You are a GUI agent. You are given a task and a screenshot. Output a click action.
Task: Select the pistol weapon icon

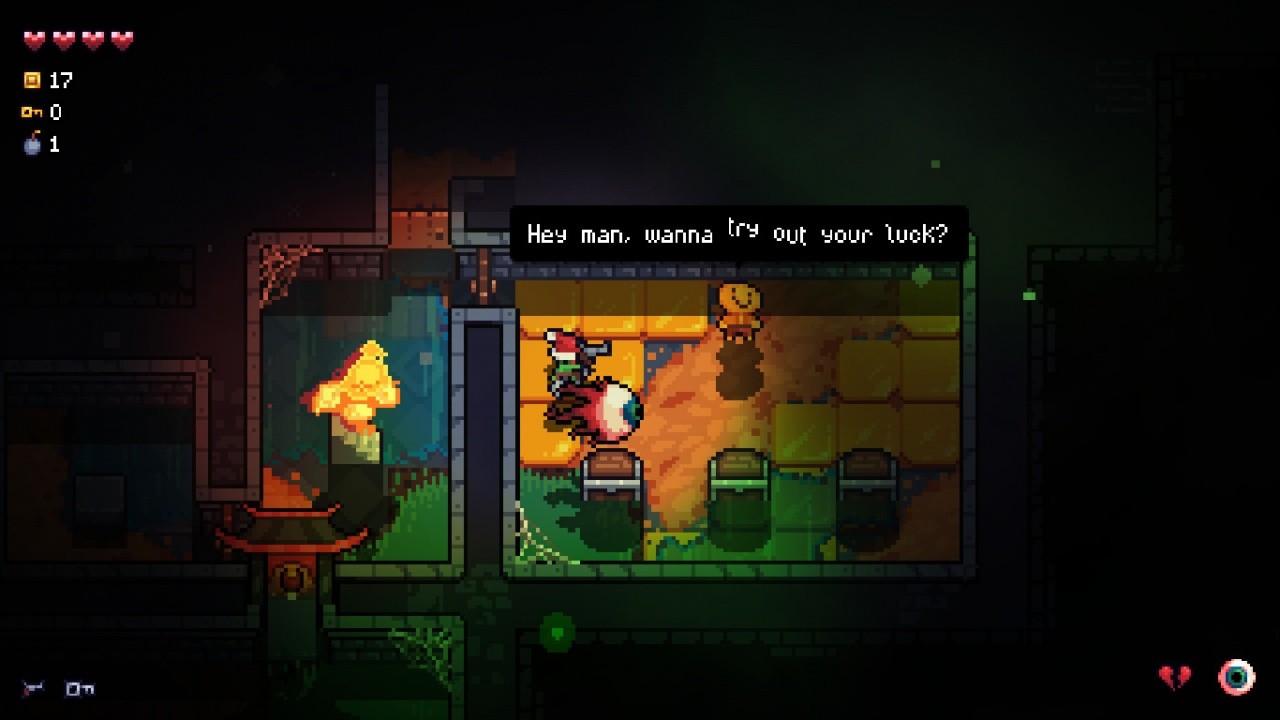tap(34, 688)
